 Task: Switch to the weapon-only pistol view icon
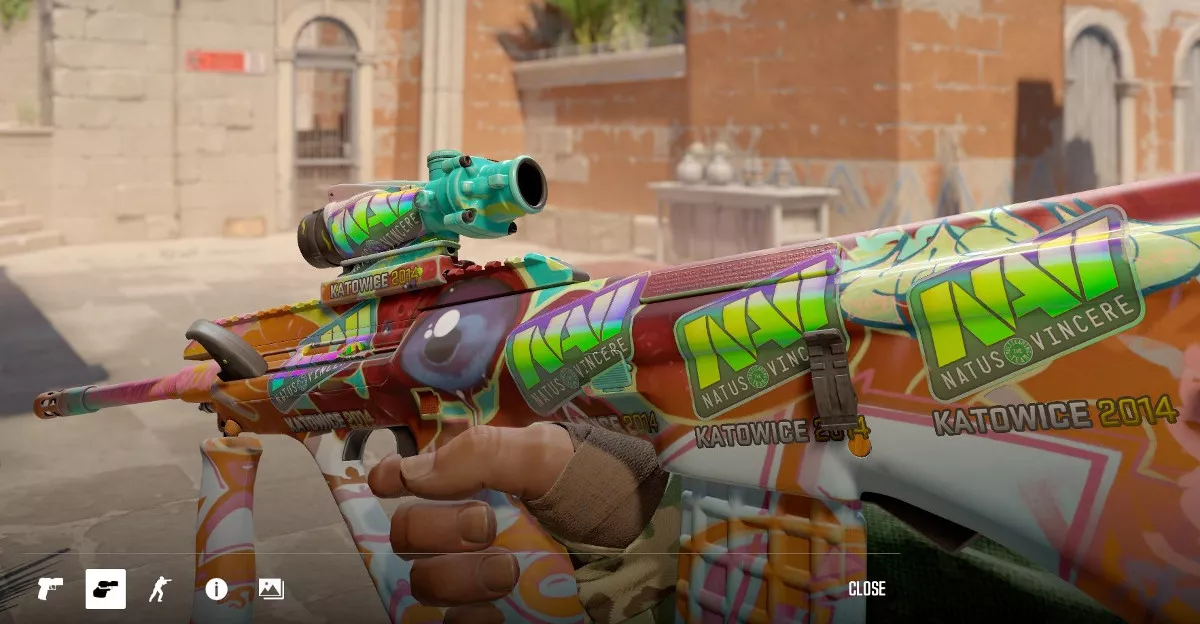coord(50,589)
